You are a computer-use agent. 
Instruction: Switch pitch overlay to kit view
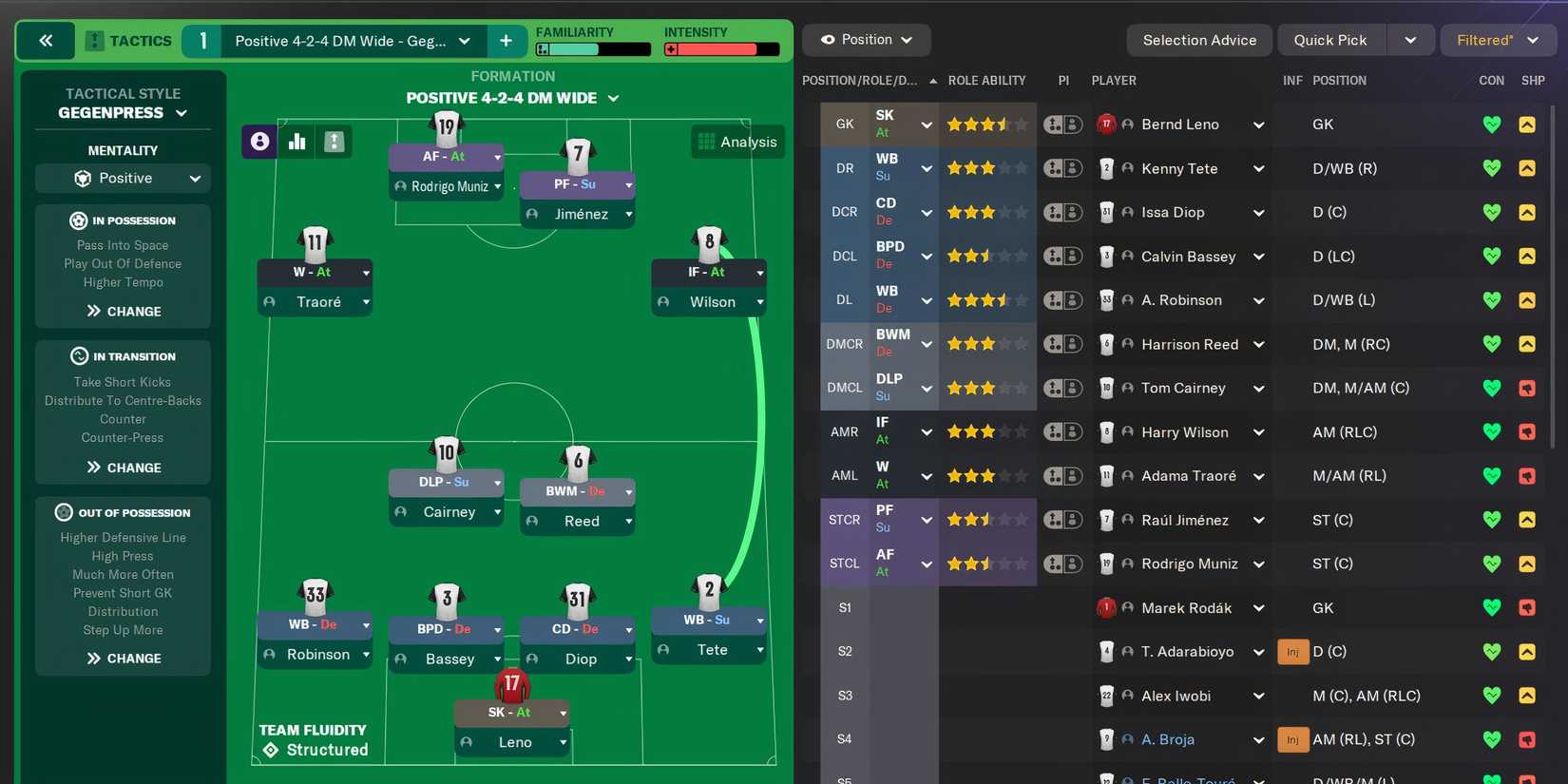333,141
